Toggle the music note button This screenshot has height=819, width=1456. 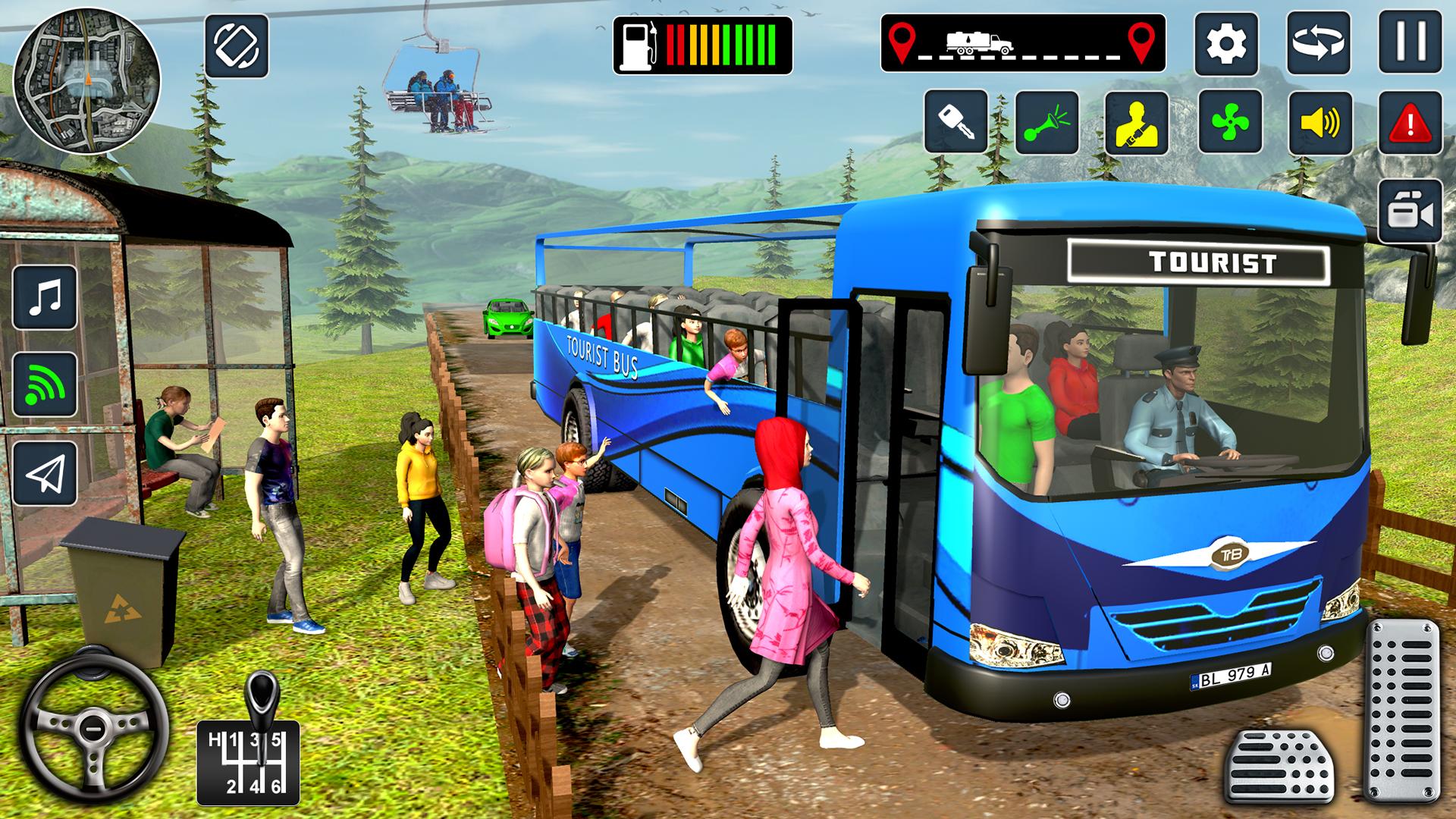point(45,297)
